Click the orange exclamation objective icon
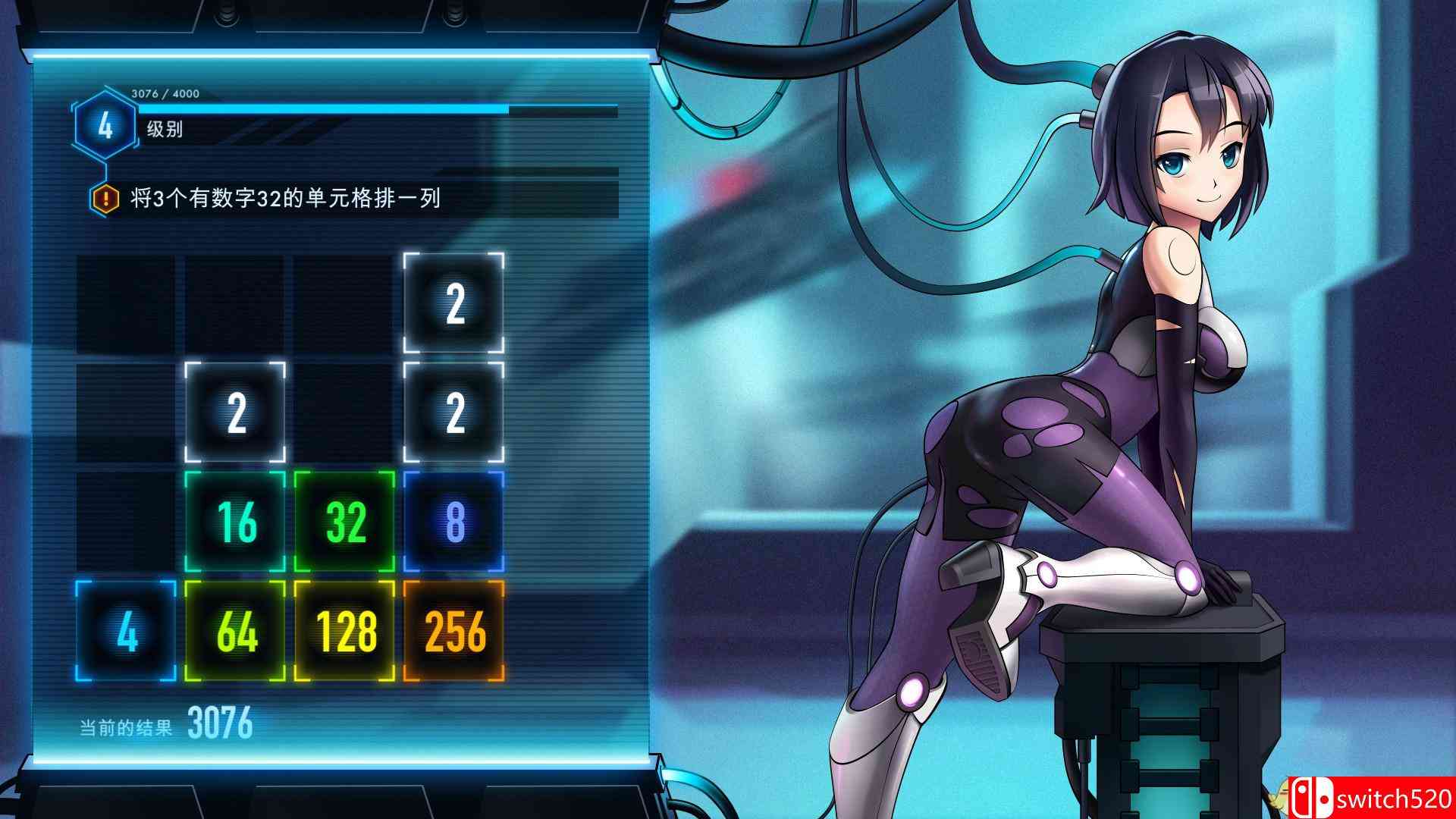This screenshot has width=1456, height=819. 105,199
